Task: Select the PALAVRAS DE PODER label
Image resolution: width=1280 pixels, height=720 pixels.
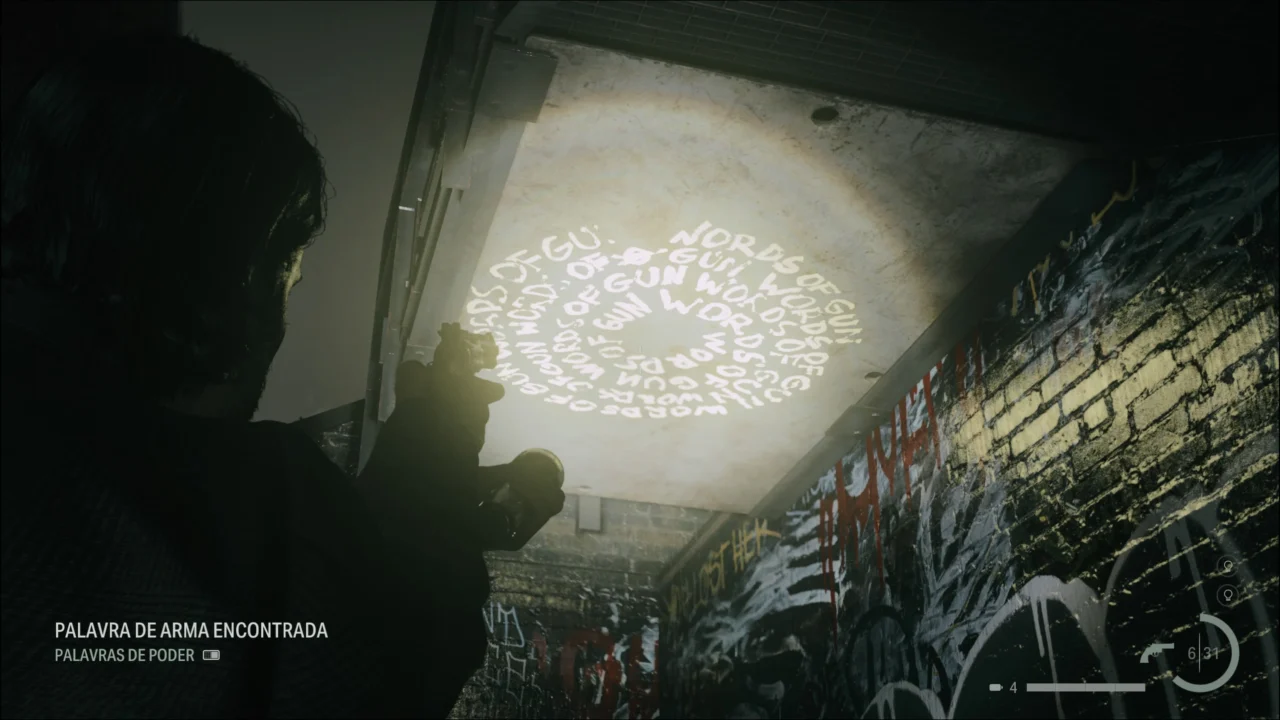Action: (123, 656)
